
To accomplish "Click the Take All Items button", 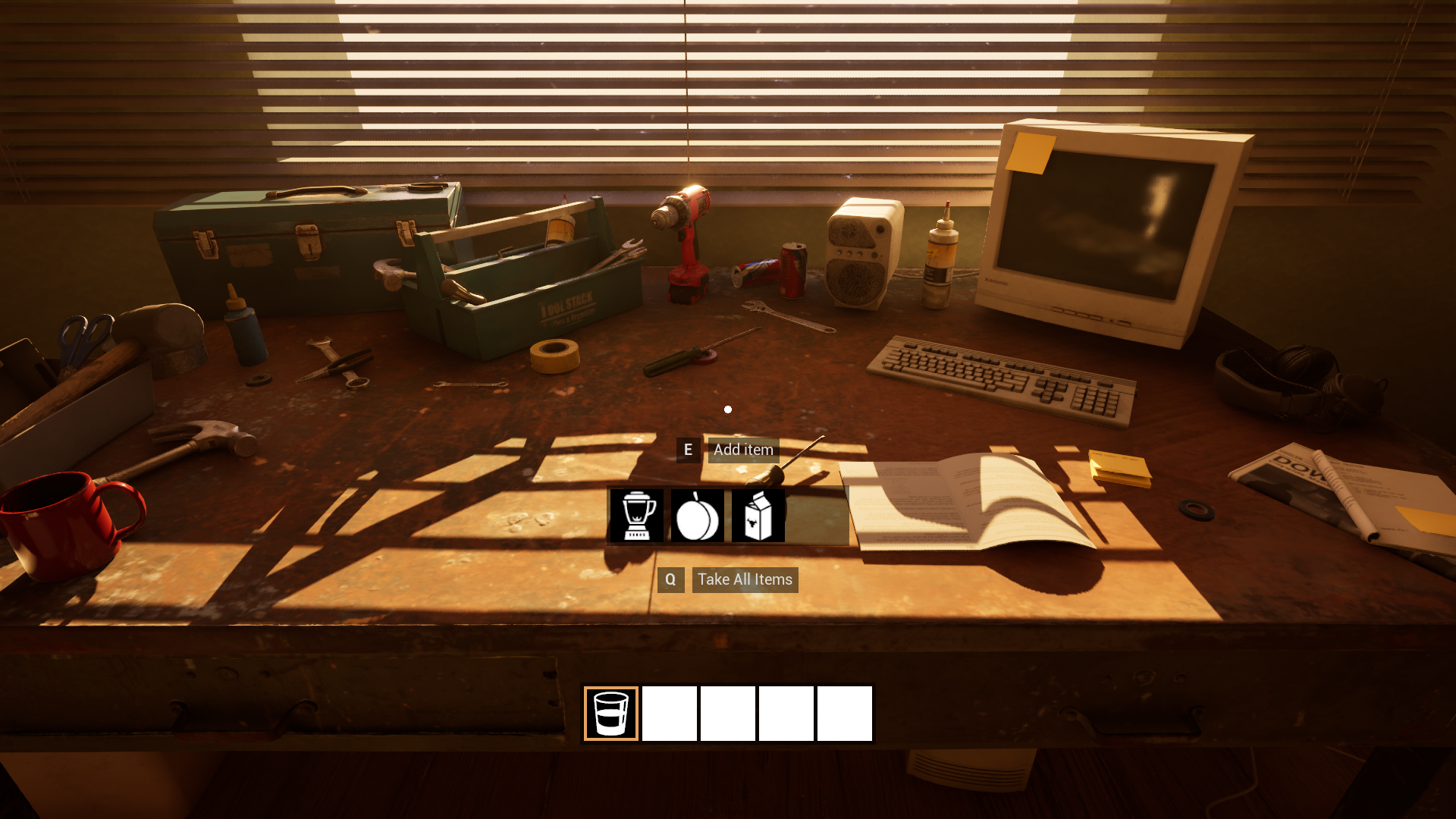I will click(745, 579).
